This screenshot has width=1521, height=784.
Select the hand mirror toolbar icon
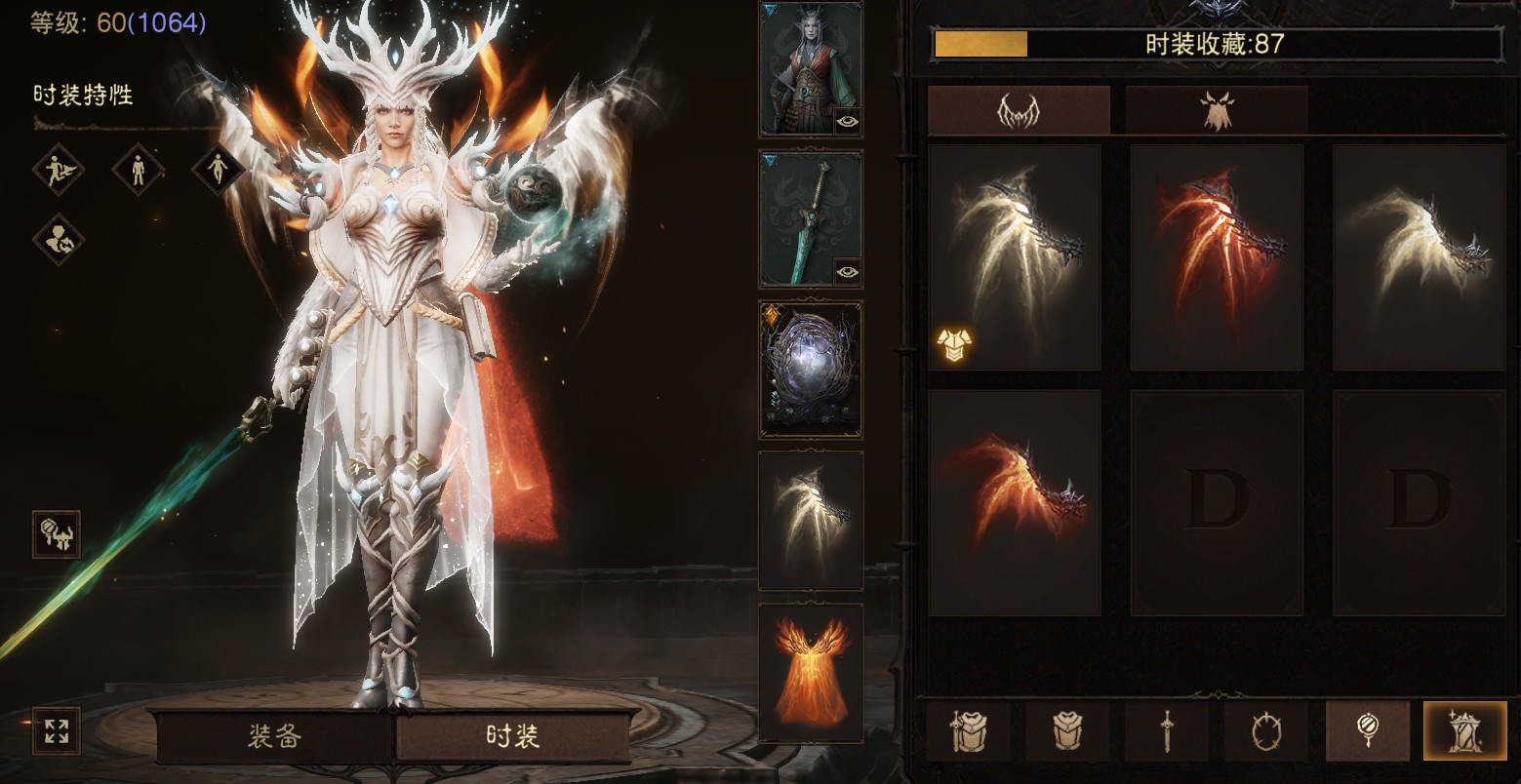[x=1367, y=730]
